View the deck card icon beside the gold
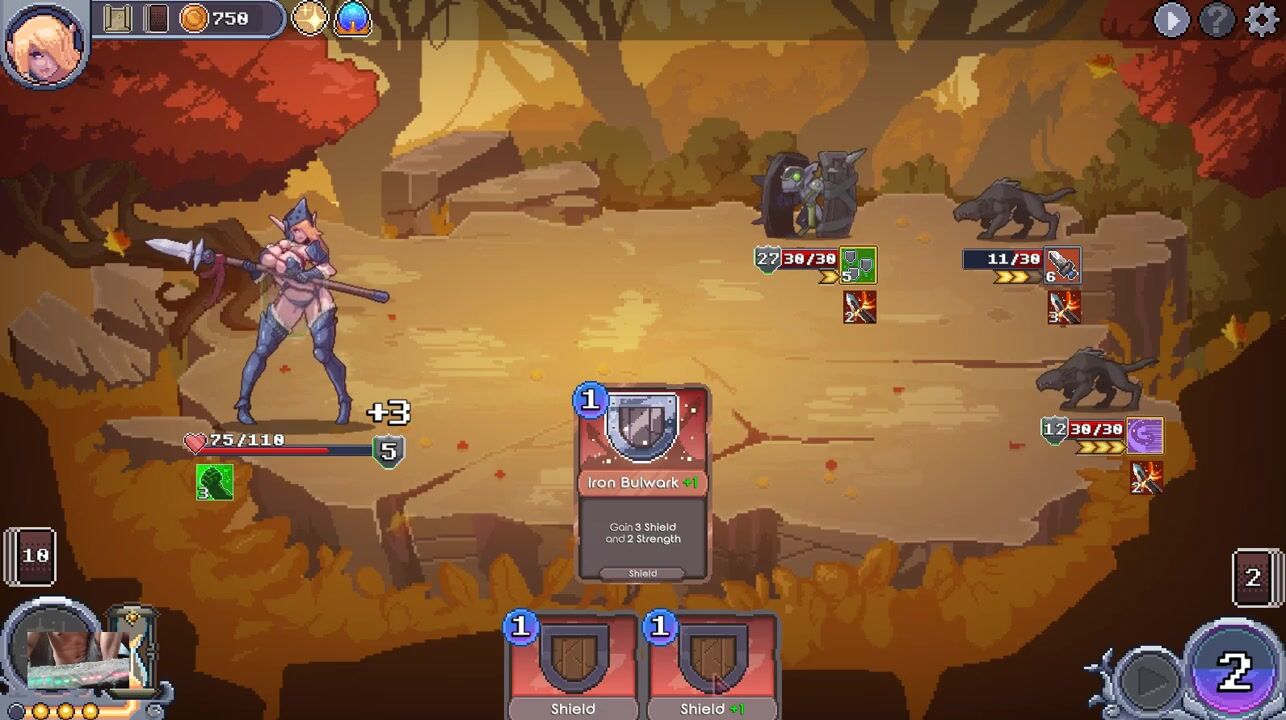The height and width of the screenshot is (720, 1286). [156, 19]
